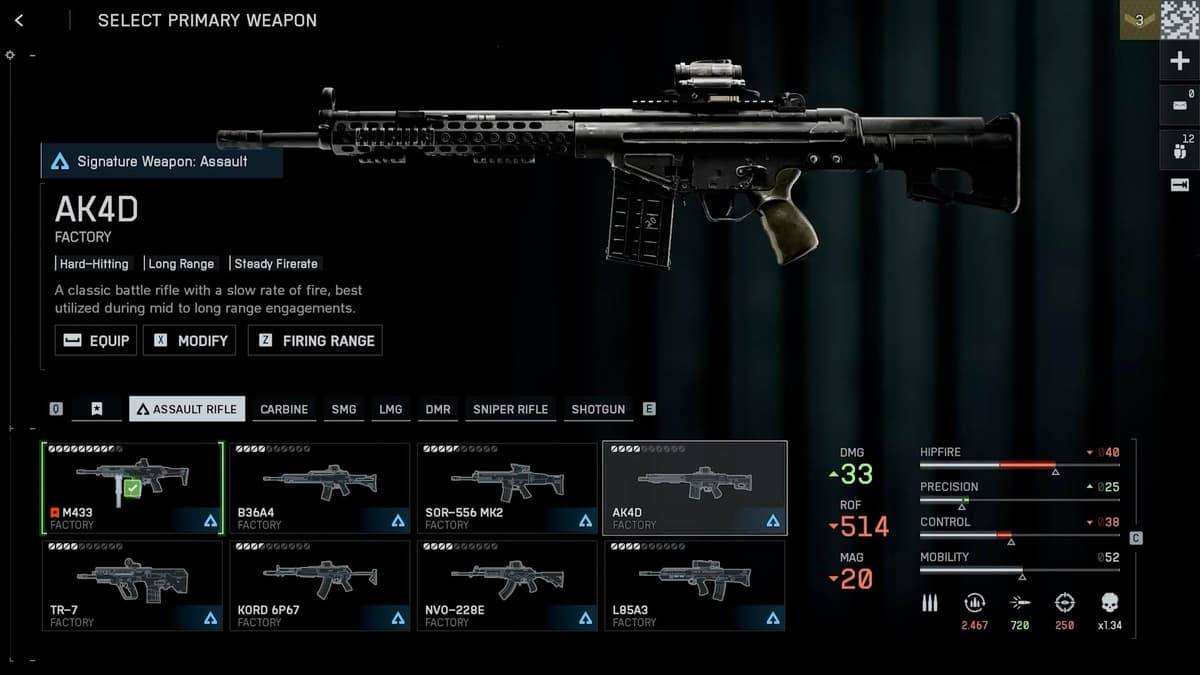Show the DMR weapon category

click(x=438, y=409)
